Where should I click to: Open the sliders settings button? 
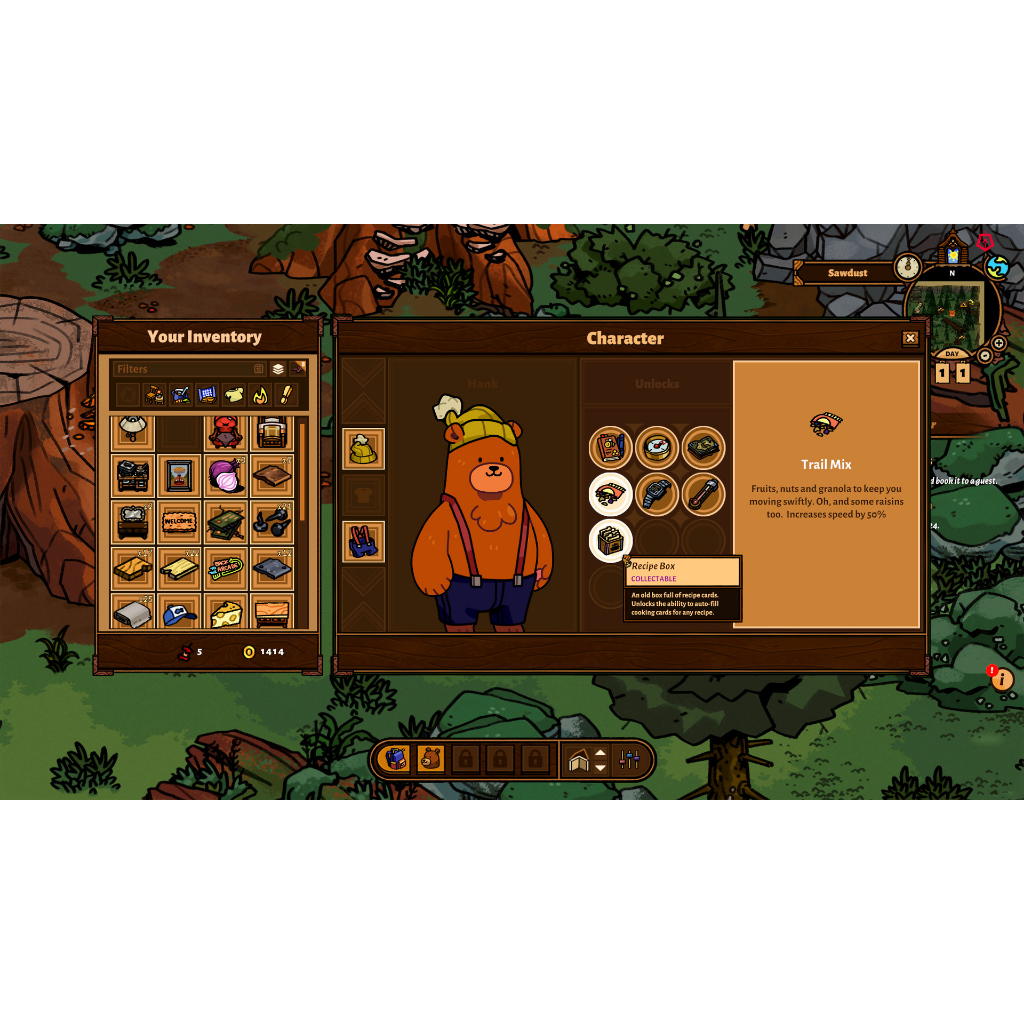click(630, 760)
